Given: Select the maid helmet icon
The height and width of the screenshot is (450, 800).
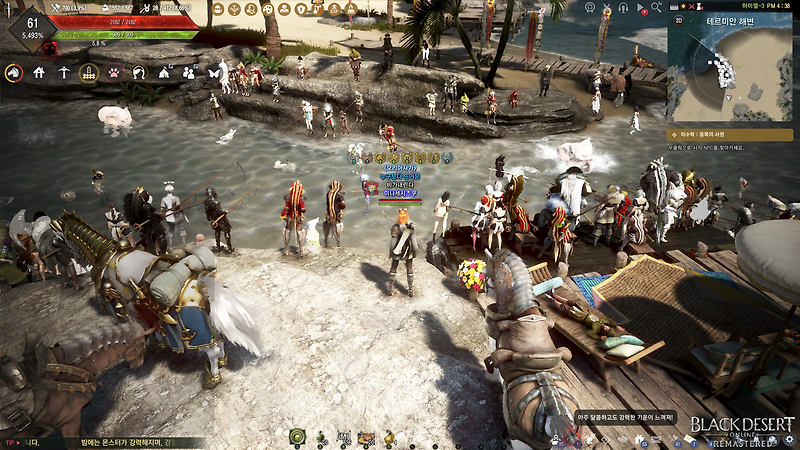Looking at the screenshot, I should (x=139, y=72).
